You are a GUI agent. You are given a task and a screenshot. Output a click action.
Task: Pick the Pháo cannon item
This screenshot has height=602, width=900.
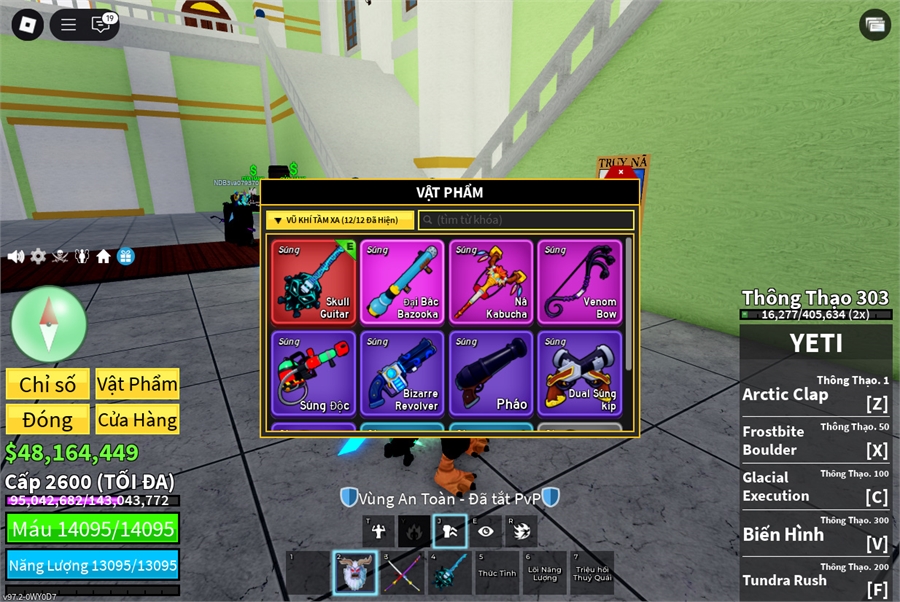point(491,373)
